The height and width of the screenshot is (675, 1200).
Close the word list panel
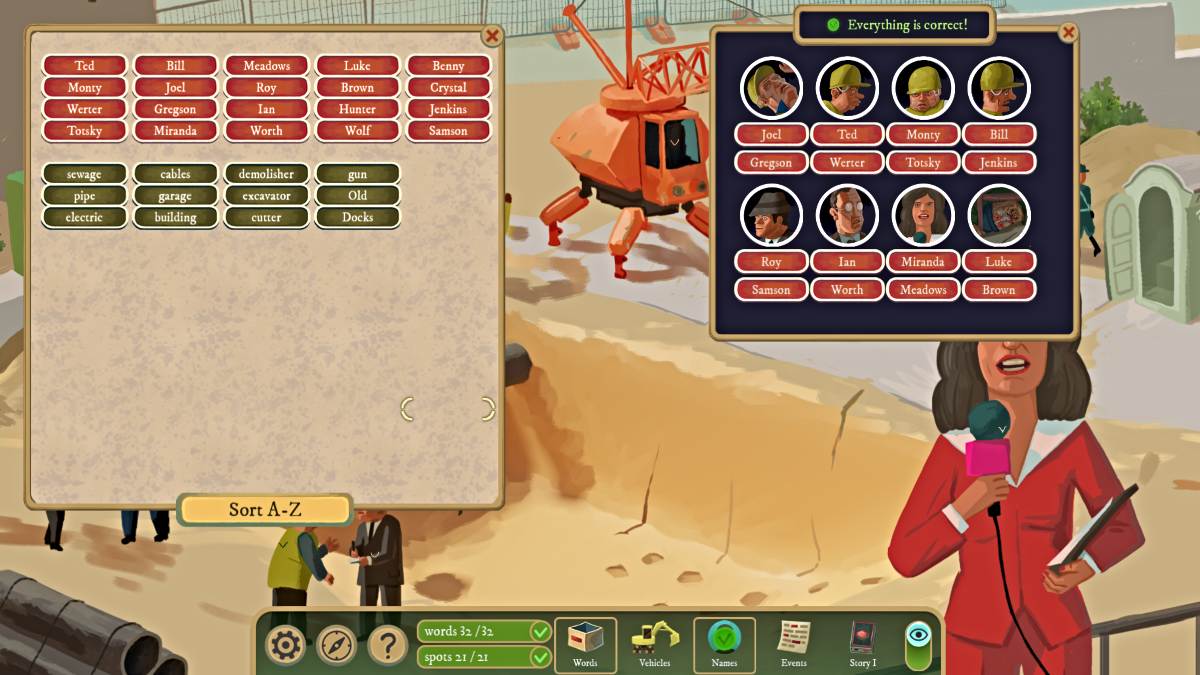(x=492, y=36)
